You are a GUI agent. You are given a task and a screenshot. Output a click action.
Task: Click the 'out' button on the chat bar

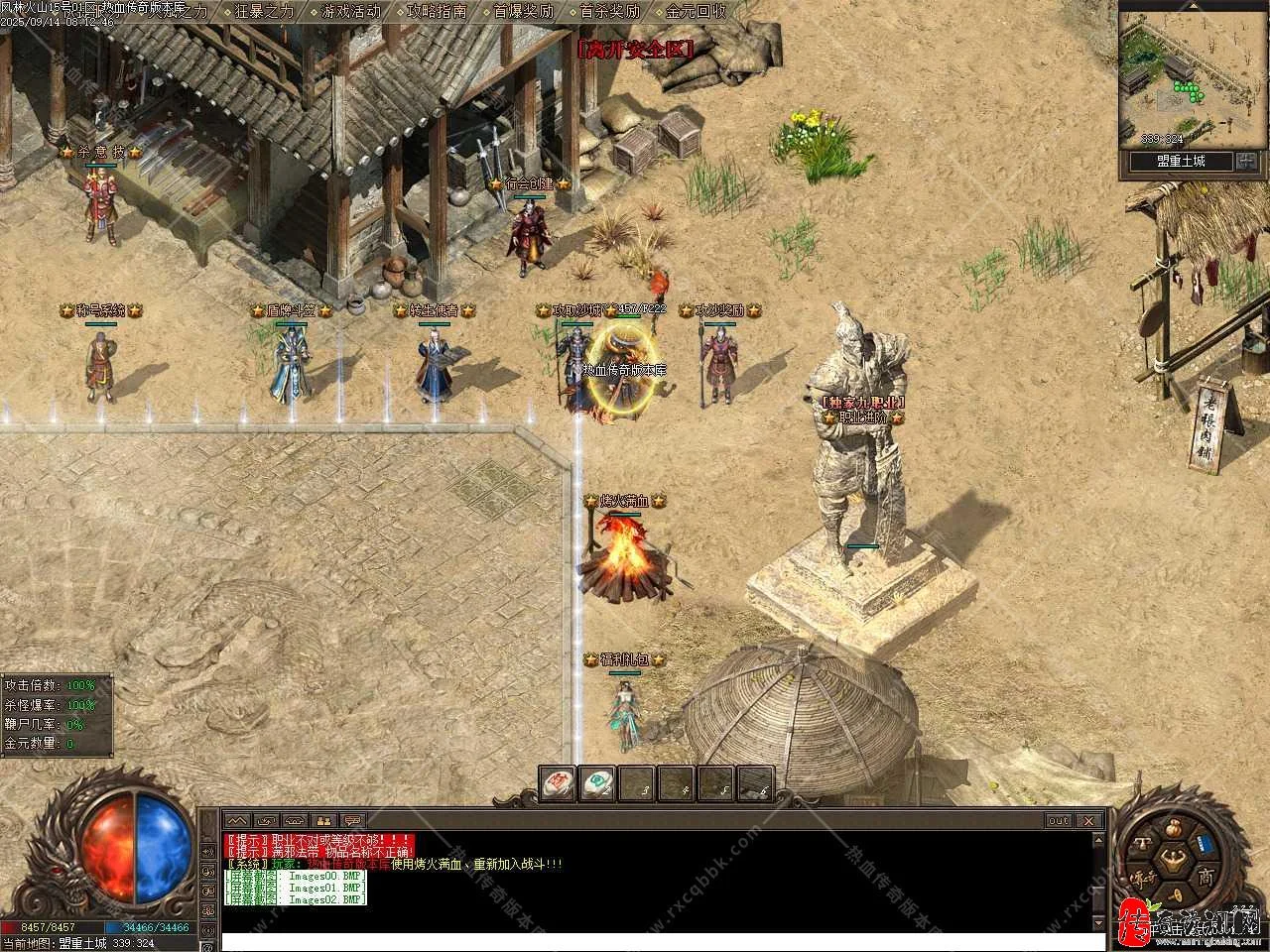(1059, 820)
